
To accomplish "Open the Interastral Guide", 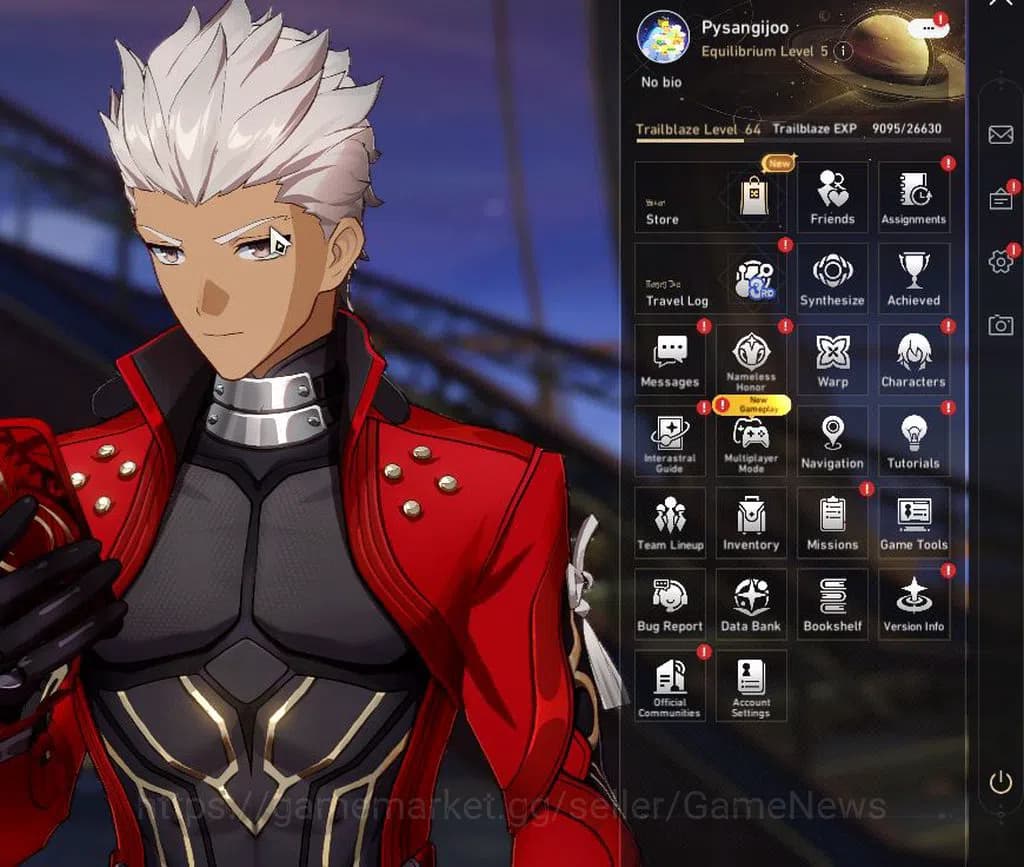I will tap(669, 442).
